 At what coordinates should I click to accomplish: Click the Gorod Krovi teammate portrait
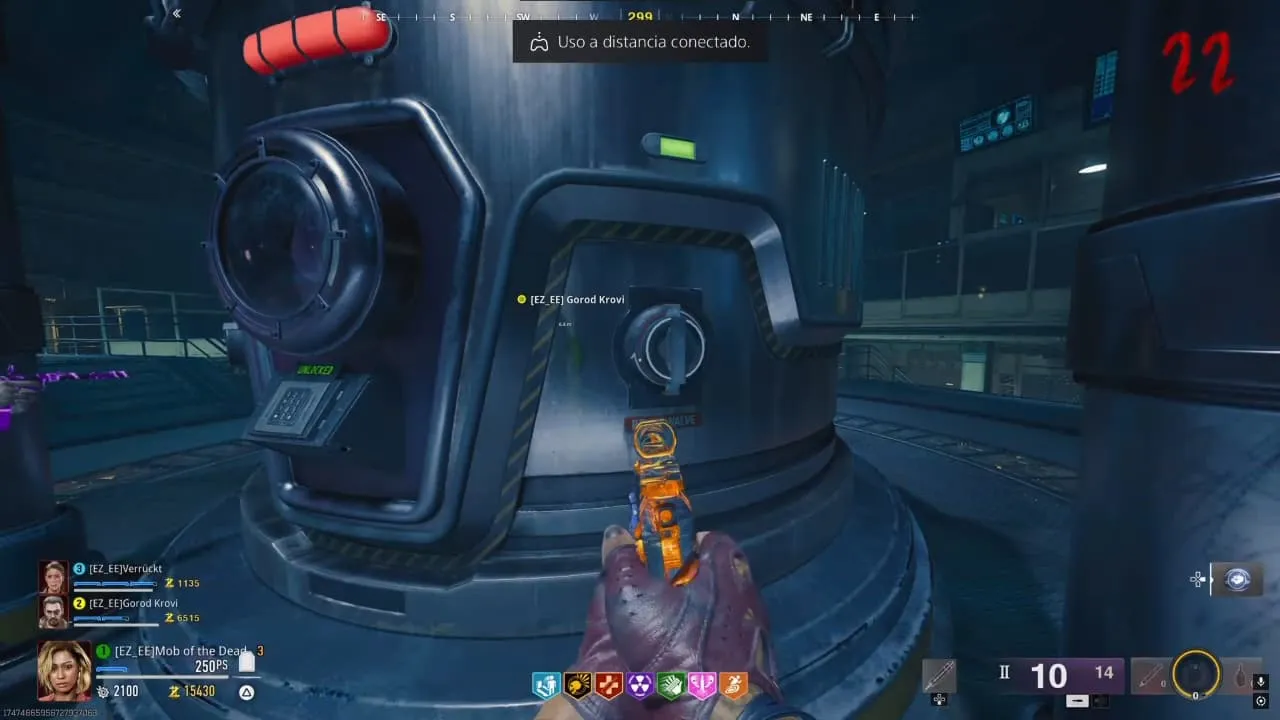(x=52, y=610)
